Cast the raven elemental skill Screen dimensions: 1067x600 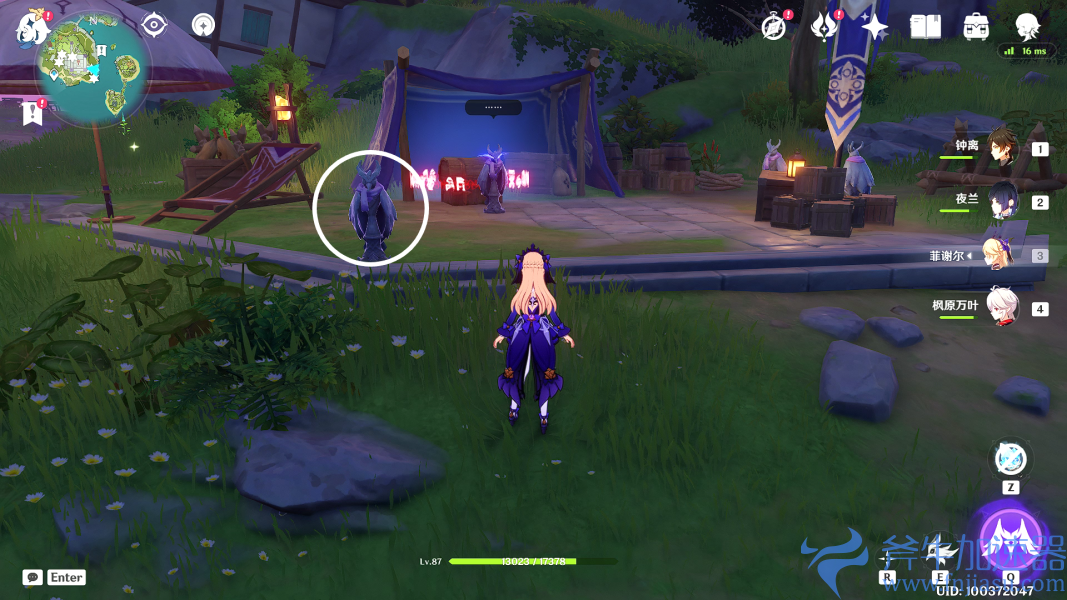coord(940,553)
